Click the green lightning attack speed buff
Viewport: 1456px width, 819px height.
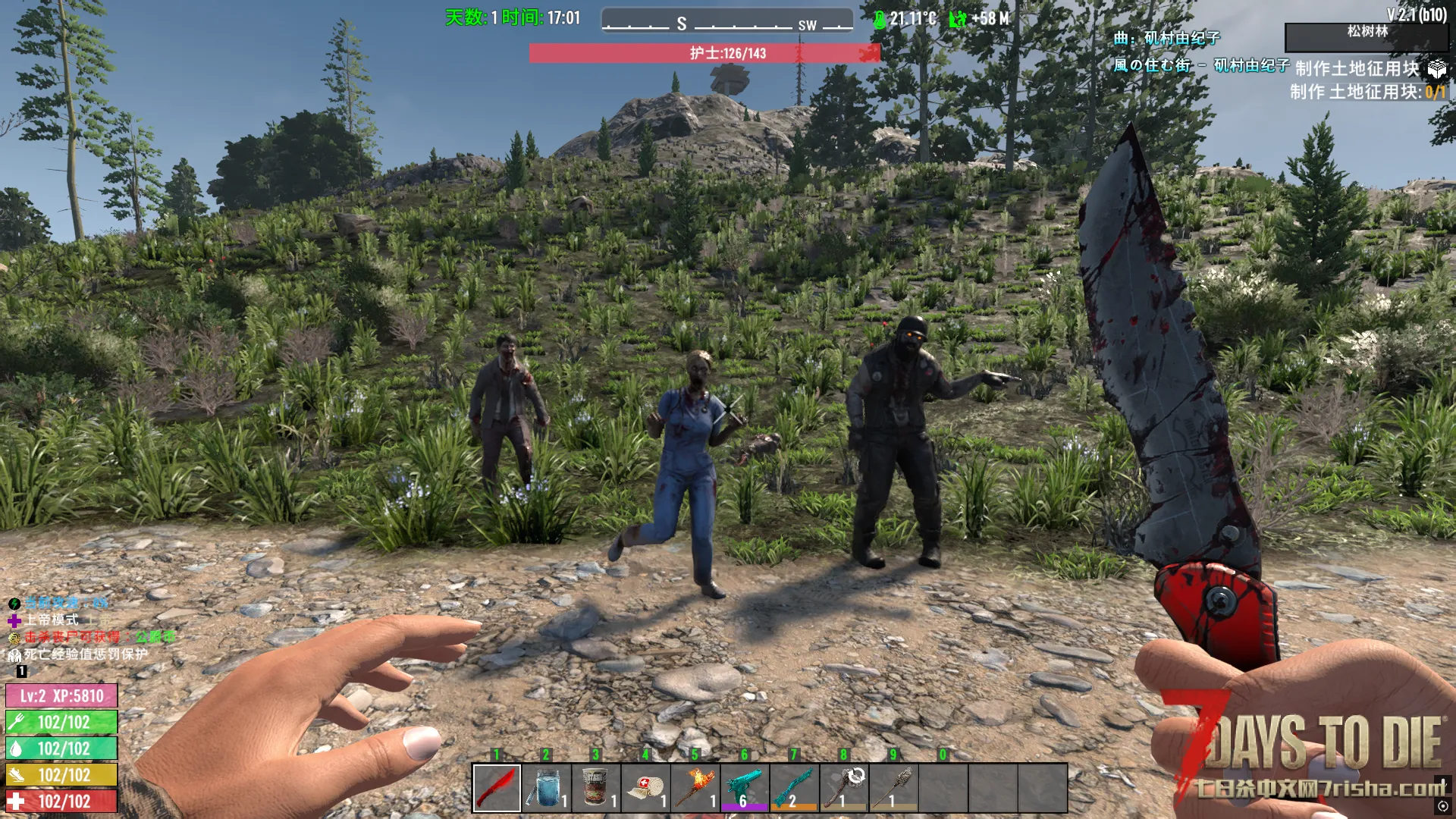(14, 604)
